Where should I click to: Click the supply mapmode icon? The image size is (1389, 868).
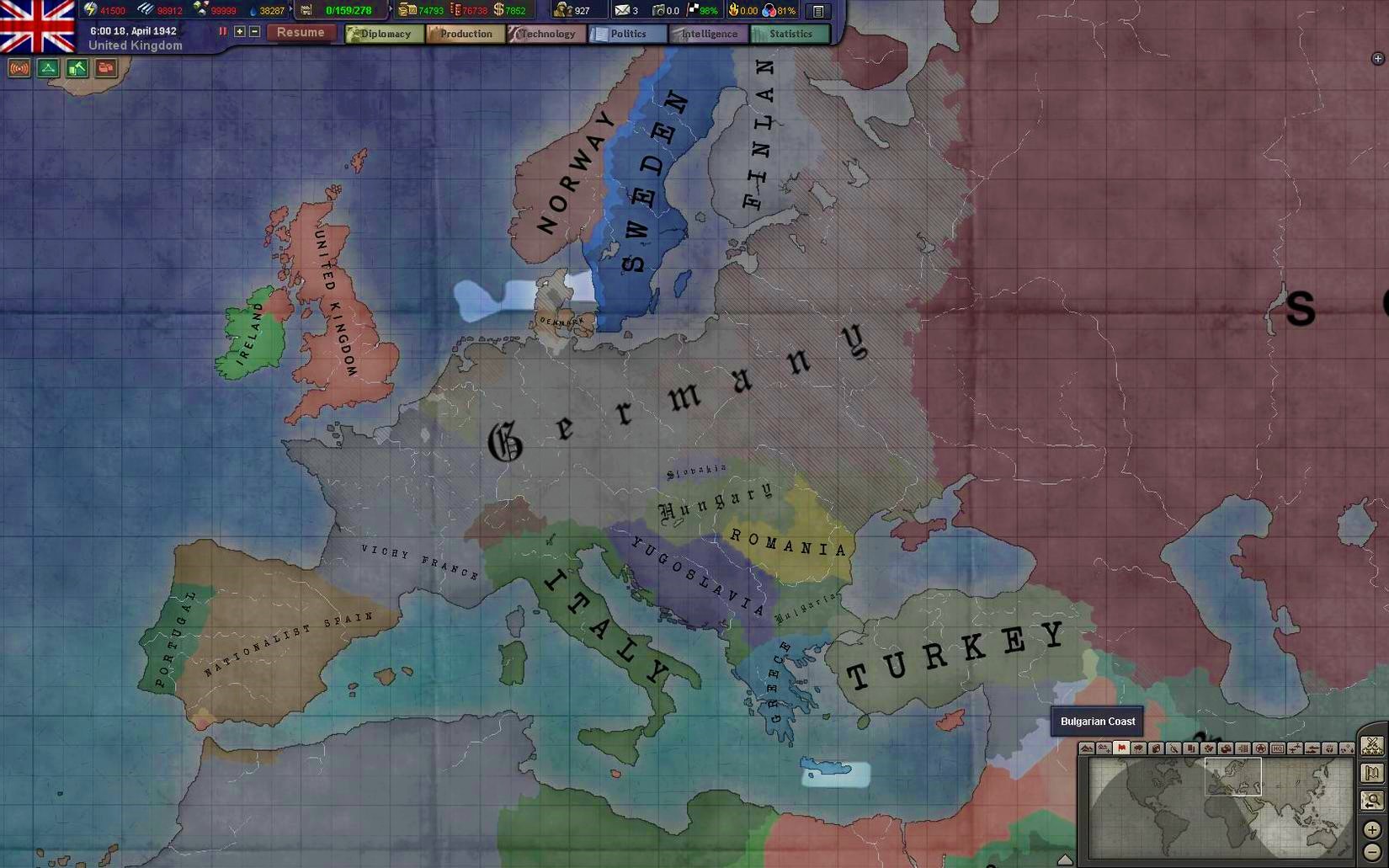coord(1225,749)
